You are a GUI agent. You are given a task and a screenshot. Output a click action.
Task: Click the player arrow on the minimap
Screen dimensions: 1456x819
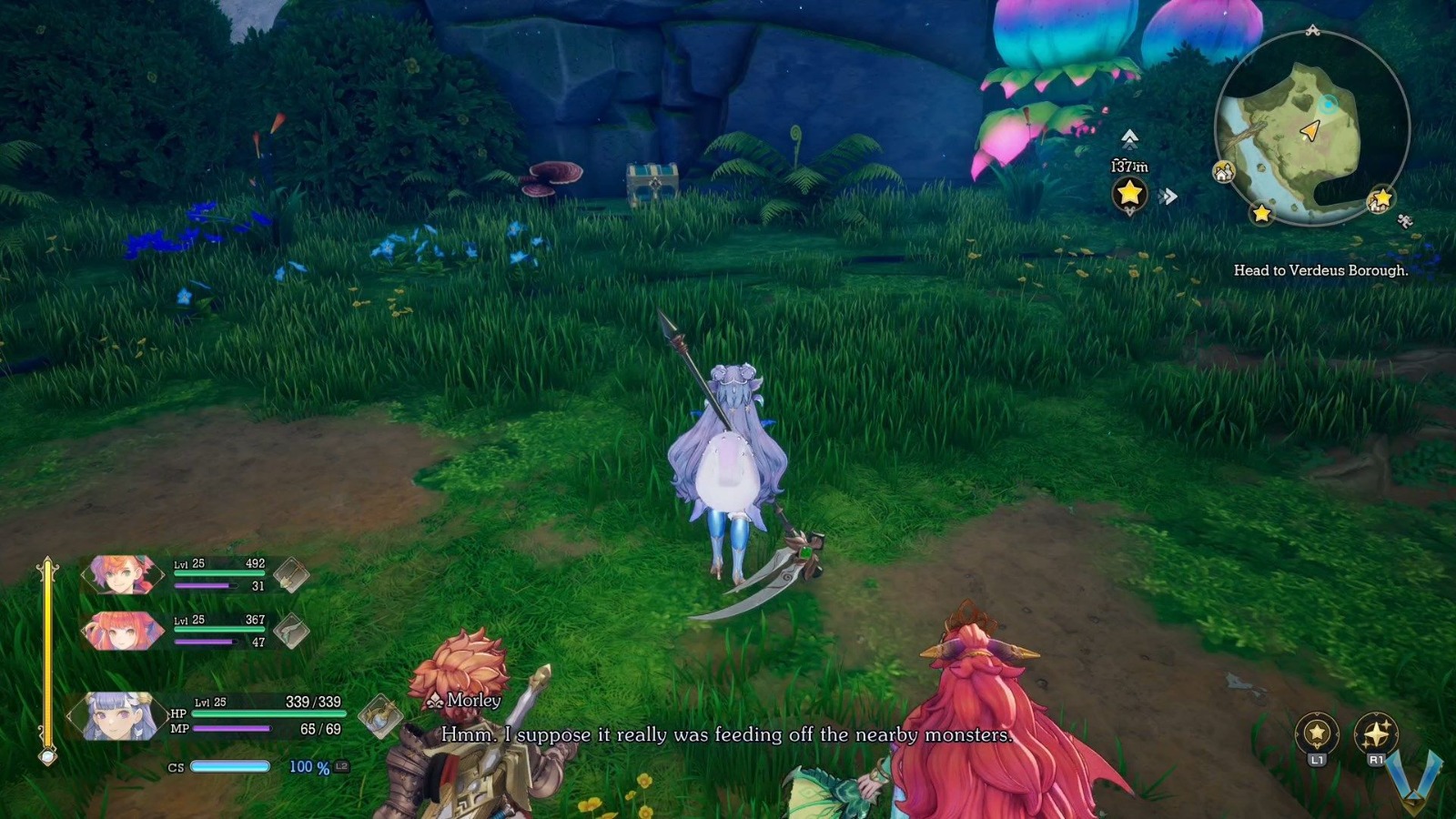pyautogui.click(x=1310, y=130)
